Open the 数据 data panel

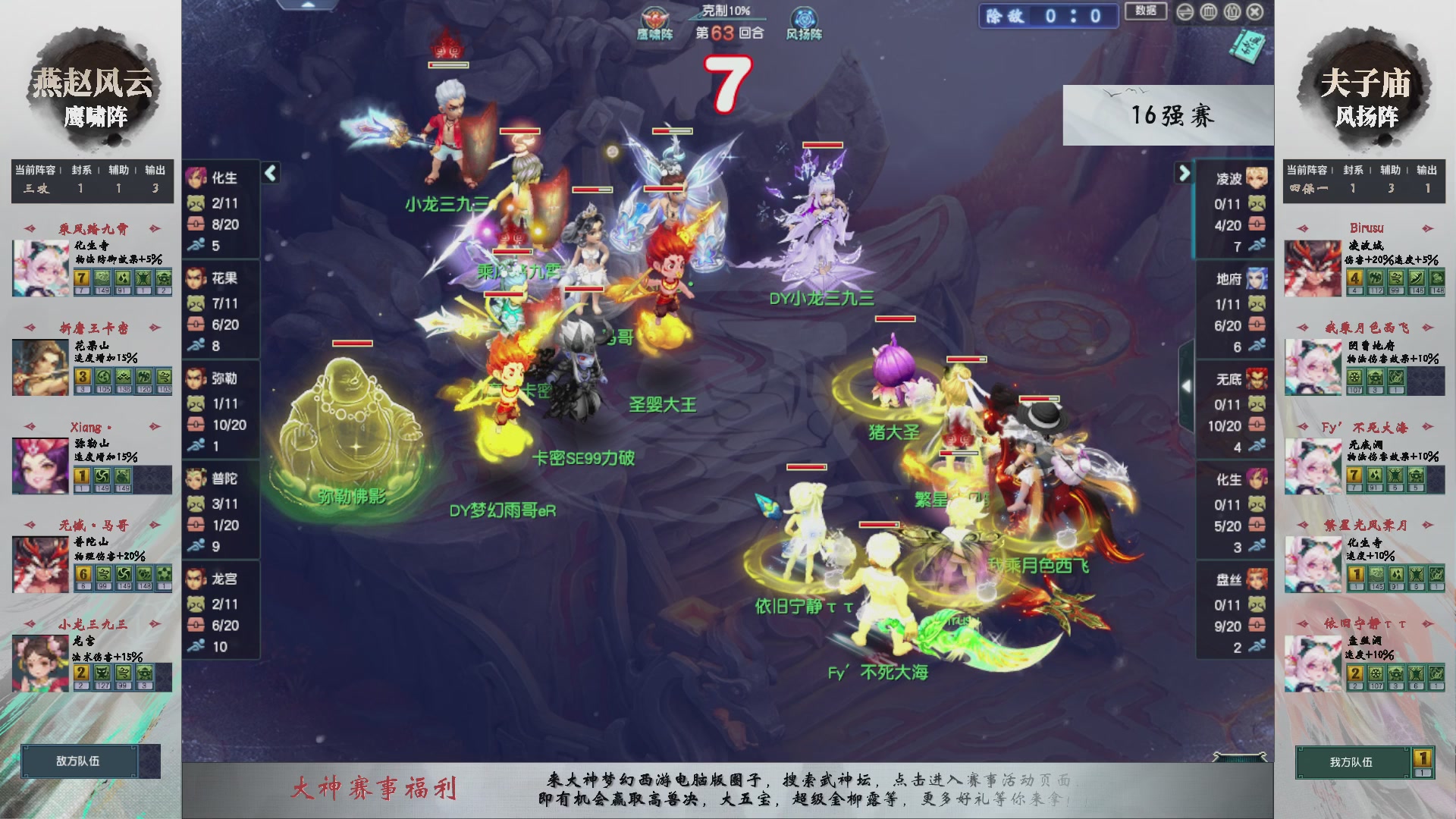coord(1145,11)
